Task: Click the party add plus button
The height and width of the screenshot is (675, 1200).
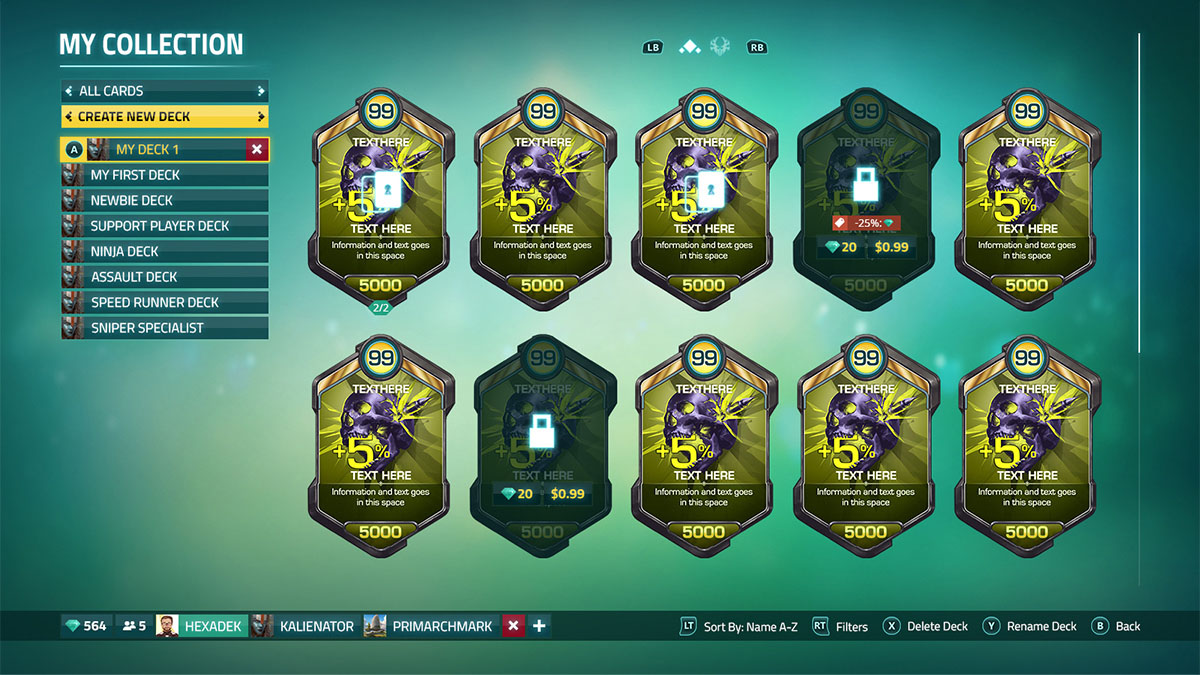Action: (539, 626)
